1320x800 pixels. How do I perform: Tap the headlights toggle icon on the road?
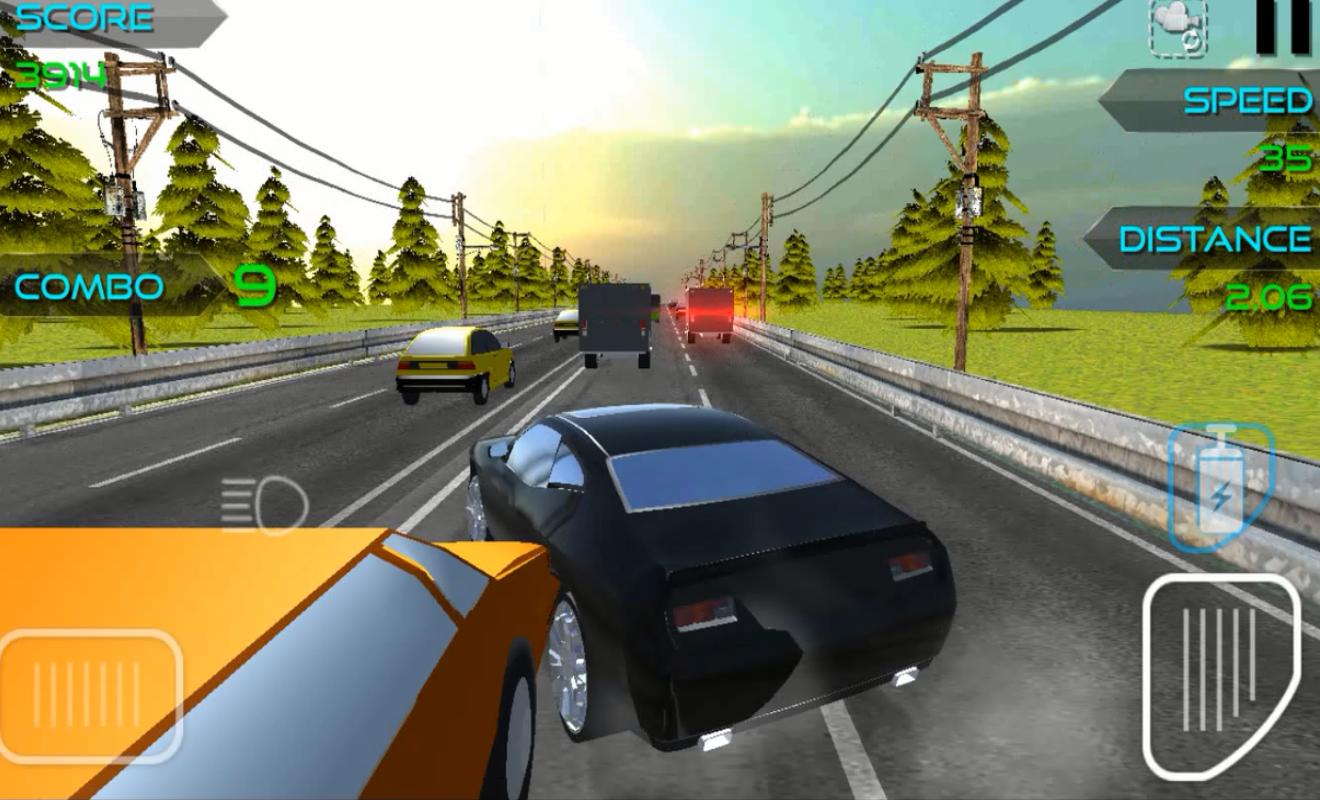(262, 498)
